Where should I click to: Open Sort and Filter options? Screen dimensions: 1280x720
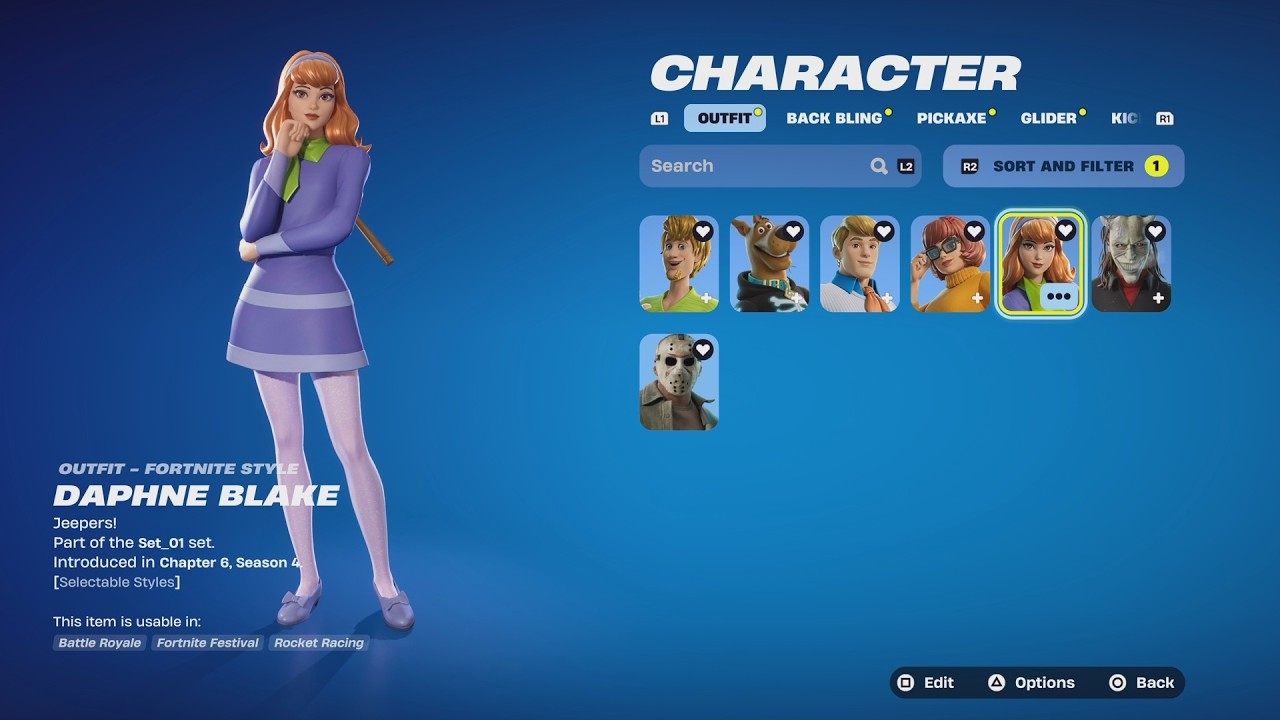[1063, 166]
